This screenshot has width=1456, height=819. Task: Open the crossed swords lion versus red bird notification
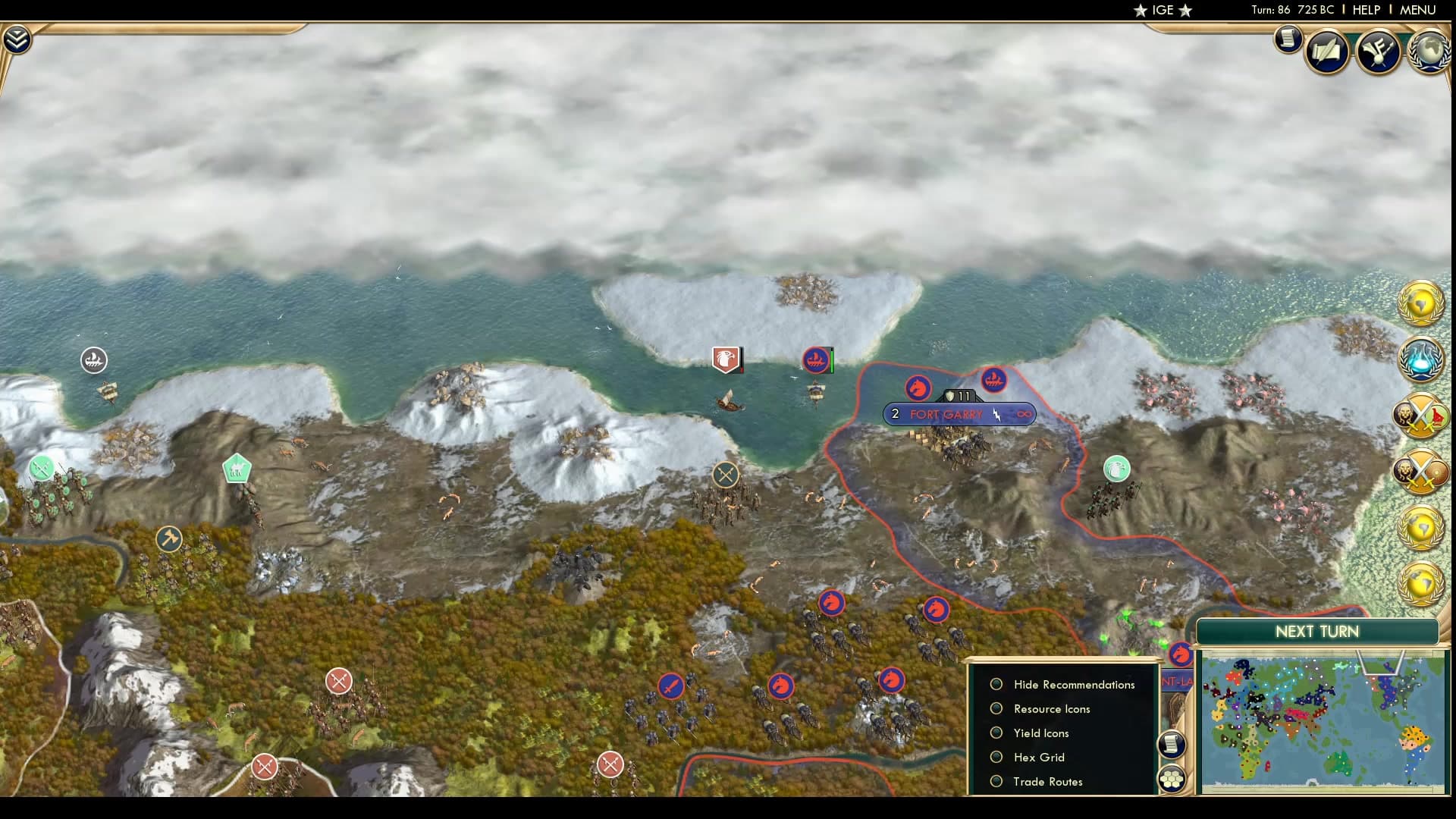pyautogui.click(x=1420, y=415)
